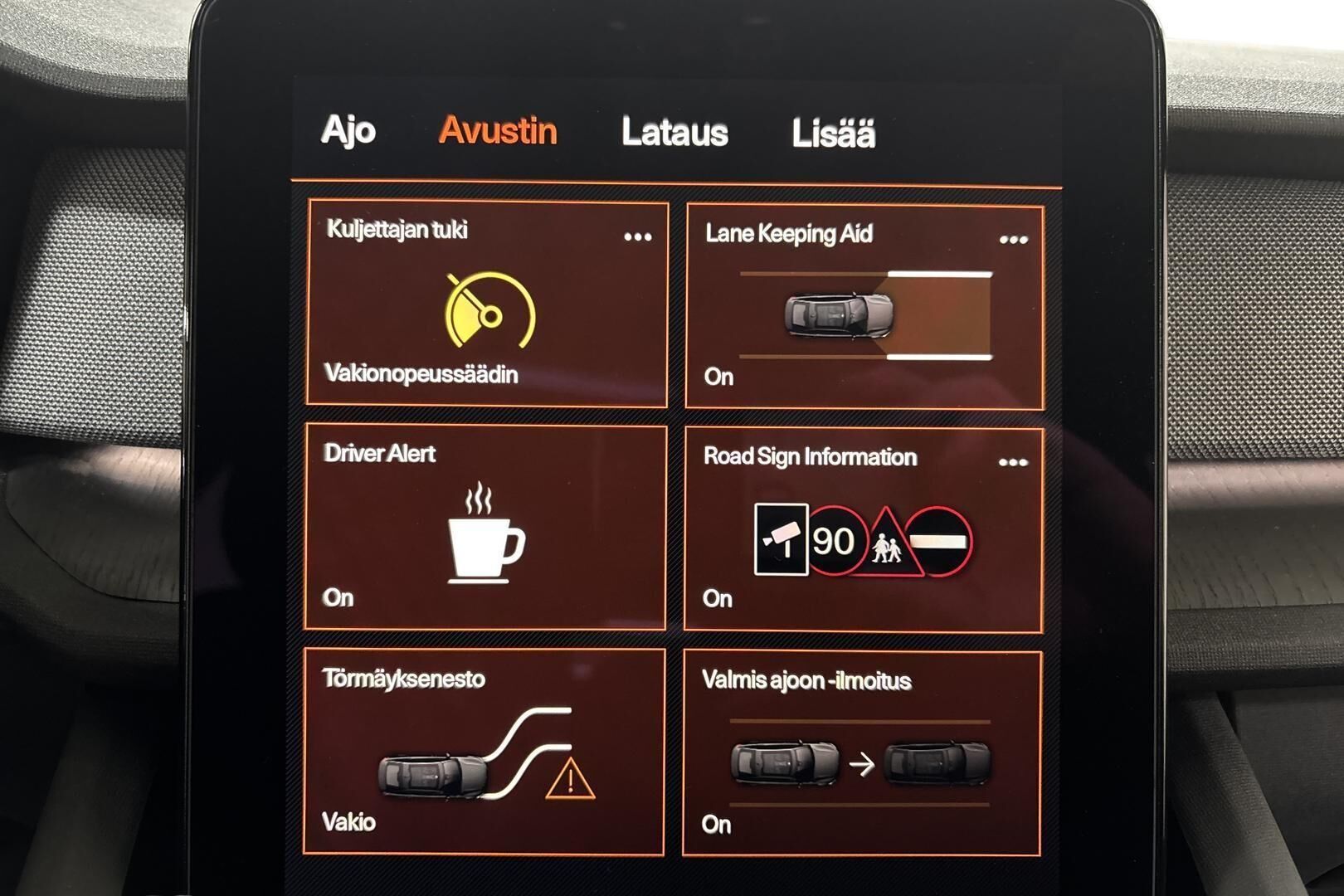The width and height of the screenshot is (1344, 896).
Task: Toggle the Road Sign Information tile
Action: (x=863, y=539)
